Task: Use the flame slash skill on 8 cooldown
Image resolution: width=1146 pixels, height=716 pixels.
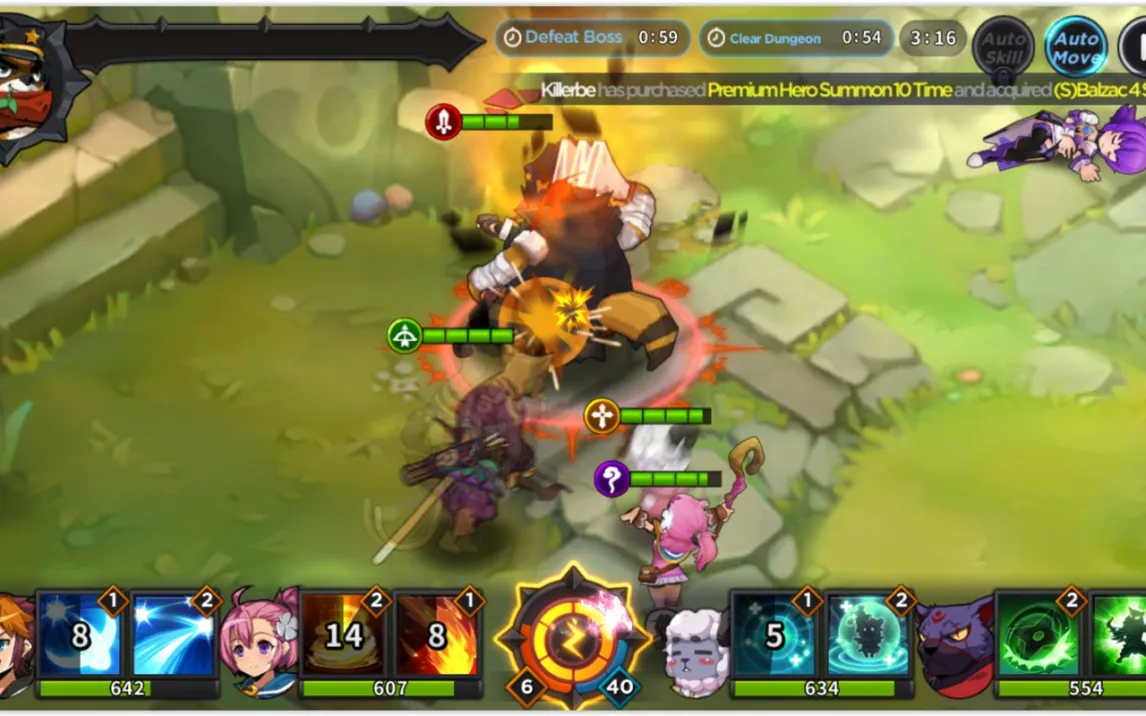Action: pyautogui.click(x=437, y=635)
